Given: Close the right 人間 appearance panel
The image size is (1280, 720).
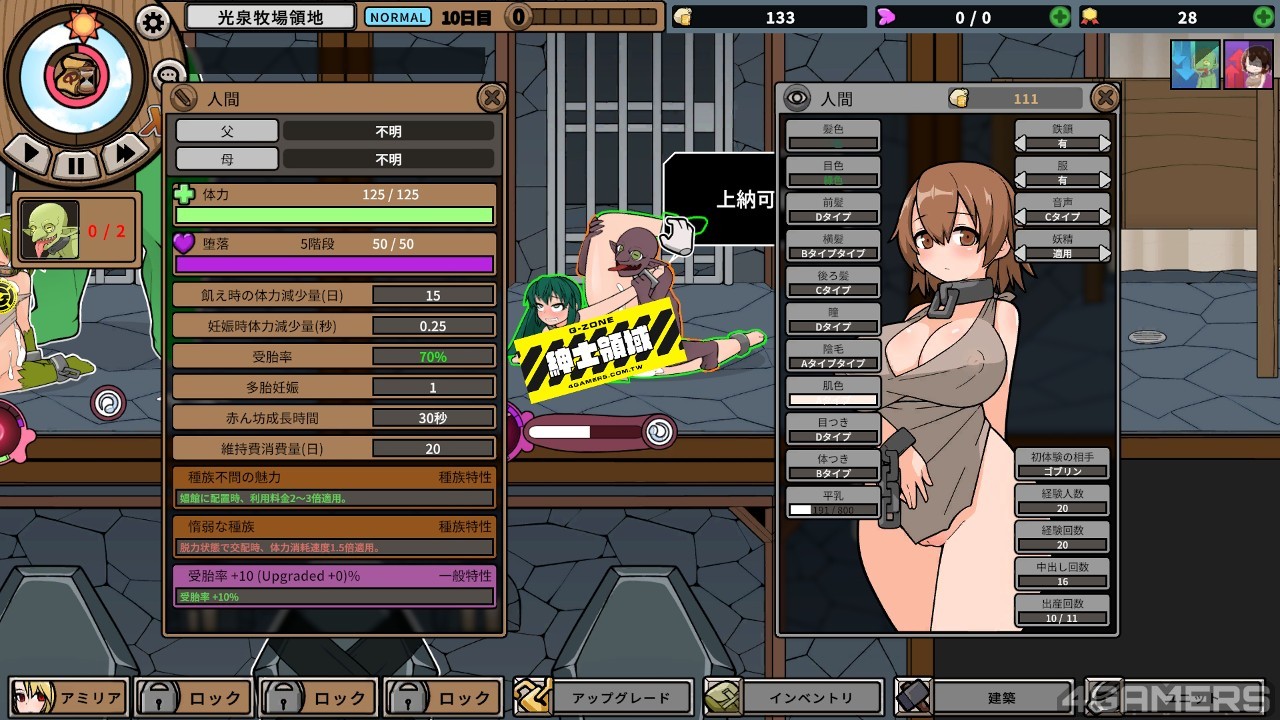Looking at the screenshot, I should click(1104, 97).
